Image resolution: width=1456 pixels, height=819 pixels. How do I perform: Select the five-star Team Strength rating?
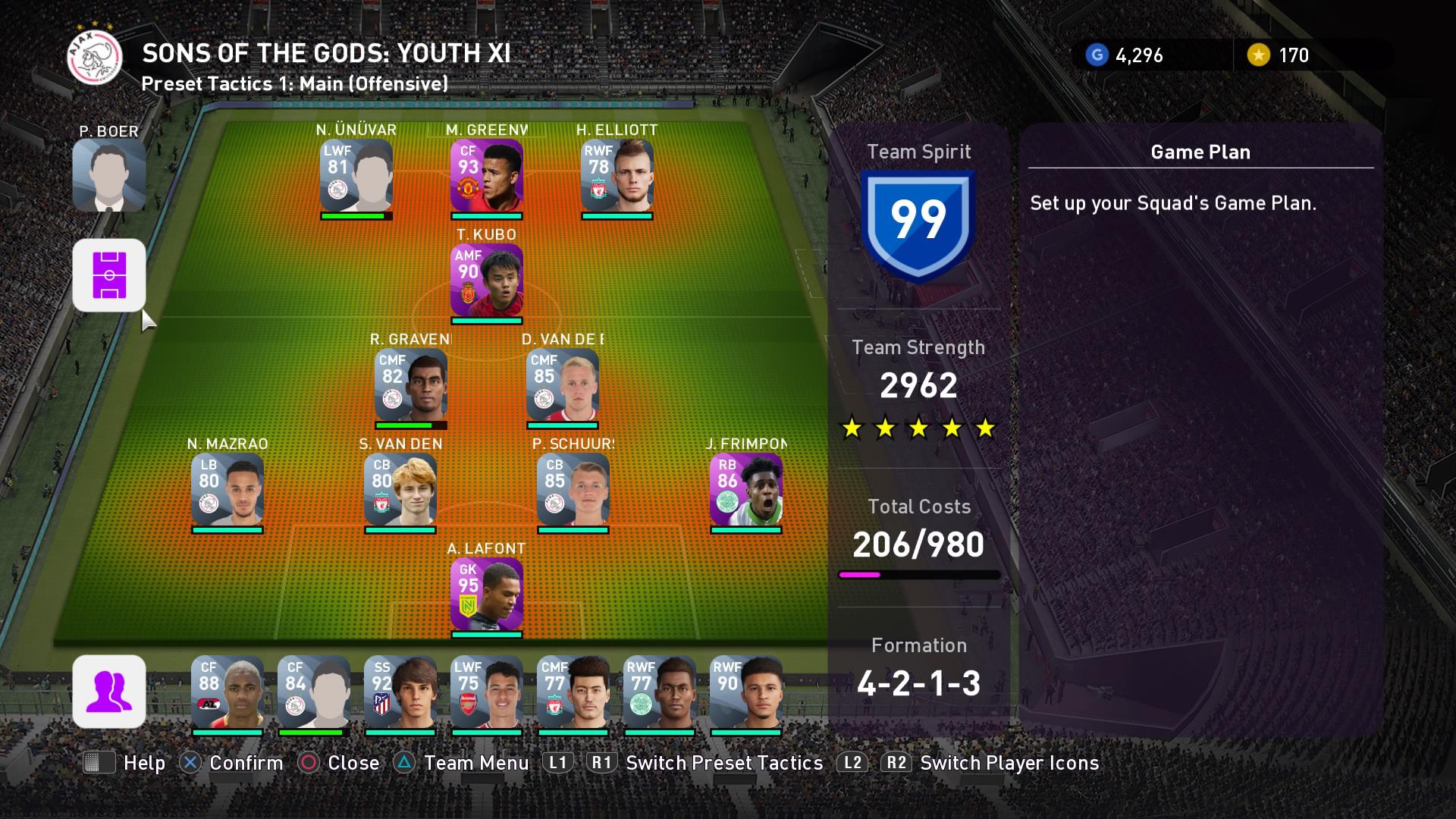919,428
